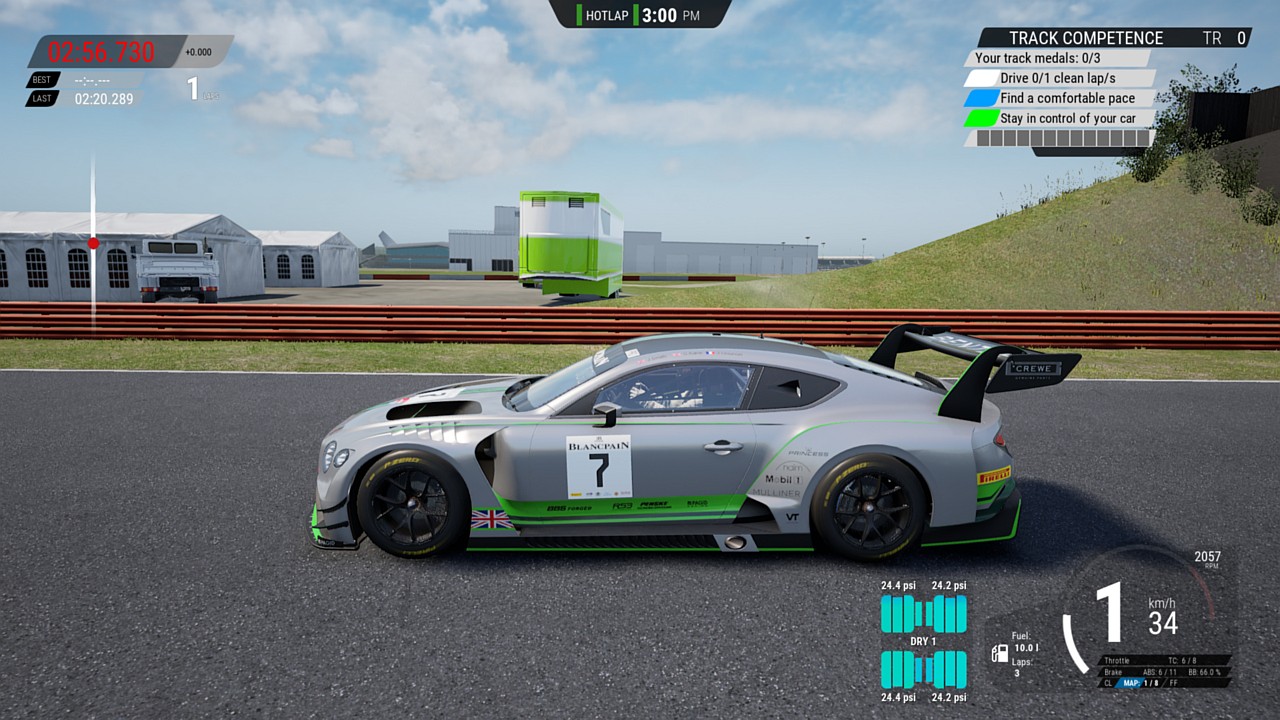Select the teal tyre pressure widget
Viewport: 1280px width, 720px height.
click(923, 641)
